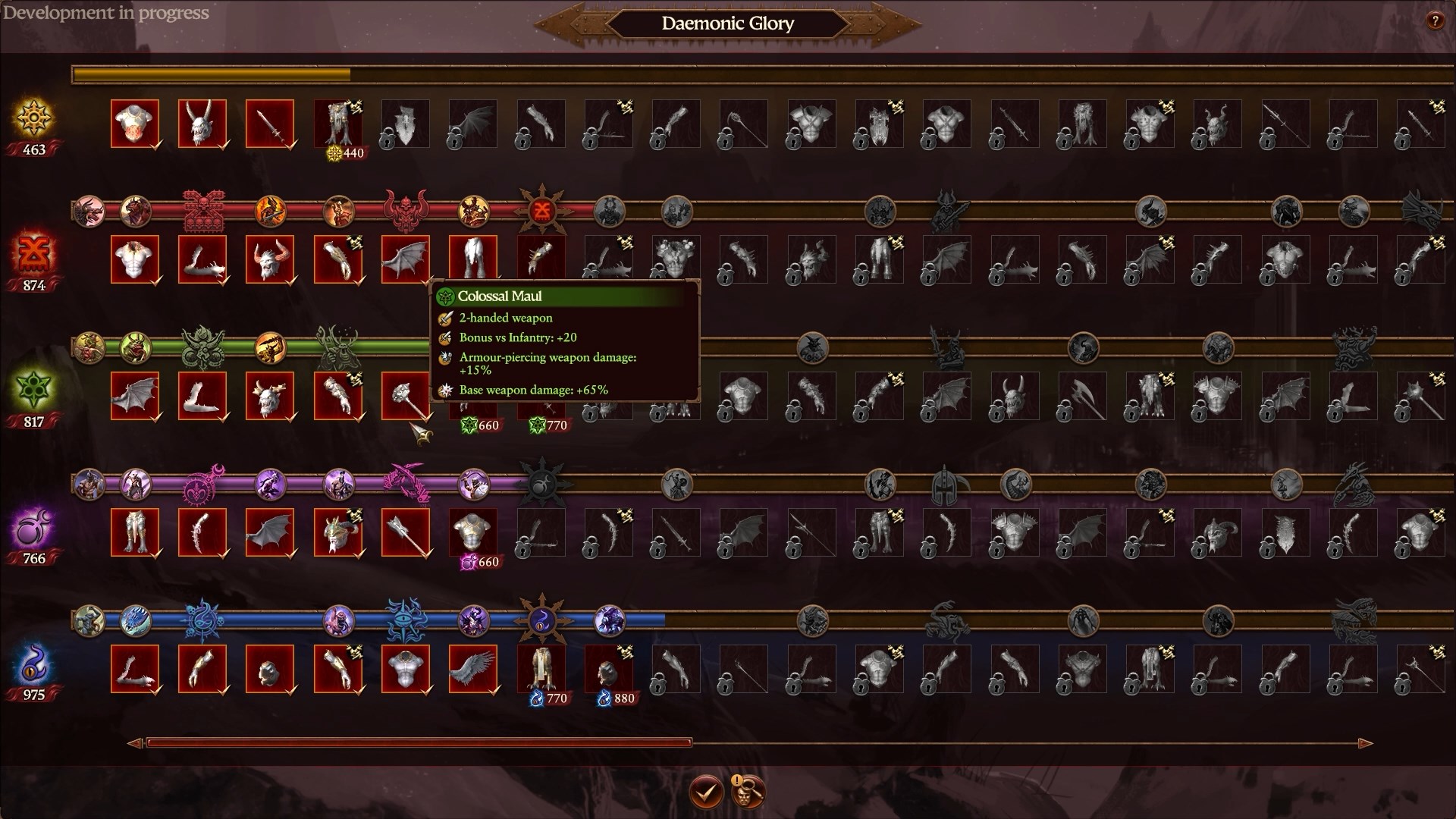This screenshot has width=1456, height=819.
Task: Unlock the Undivided item costing 440 glory
Action: click(338, 123)
